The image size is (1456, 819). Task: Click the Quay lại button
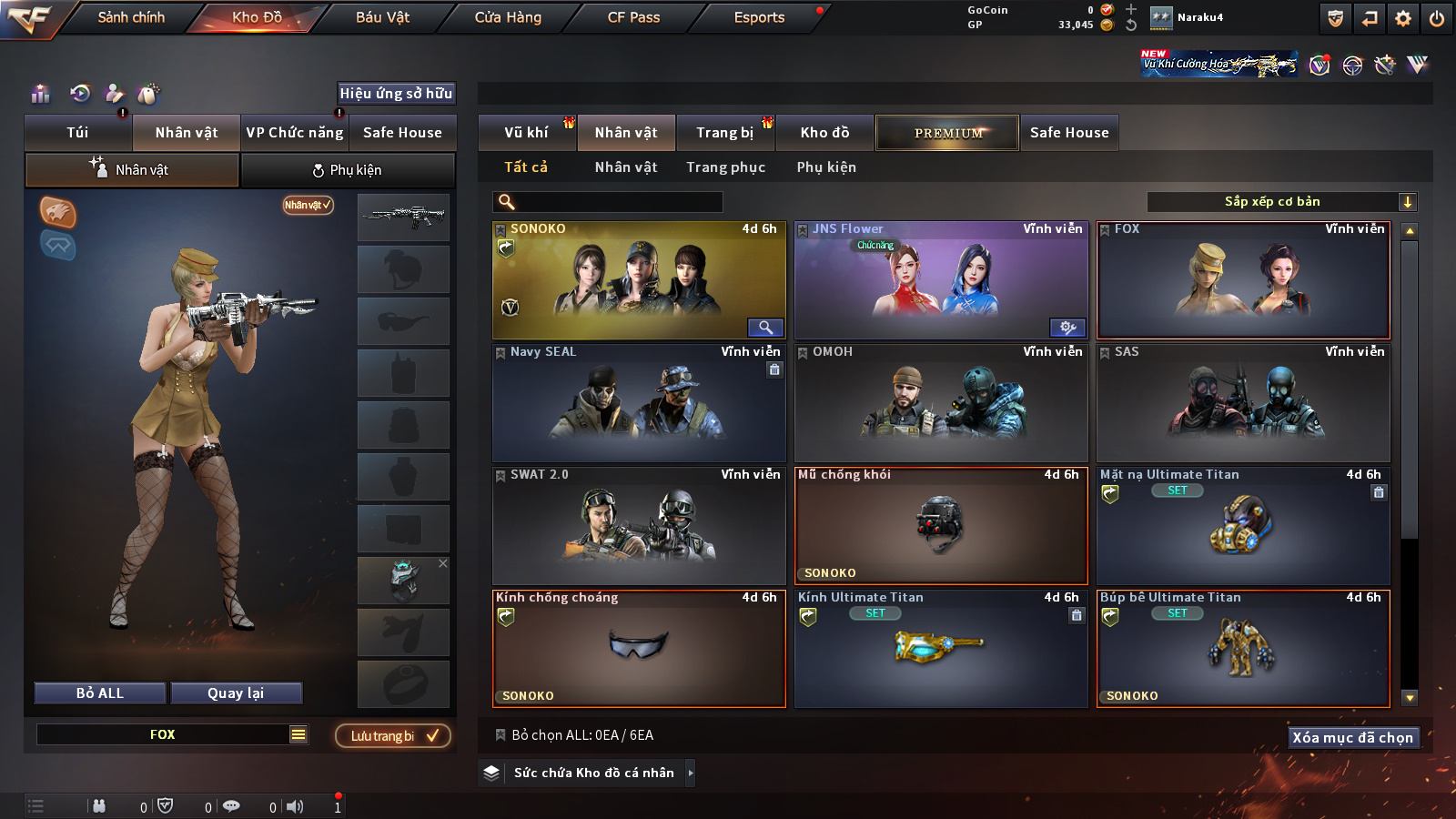click(236, 693)
